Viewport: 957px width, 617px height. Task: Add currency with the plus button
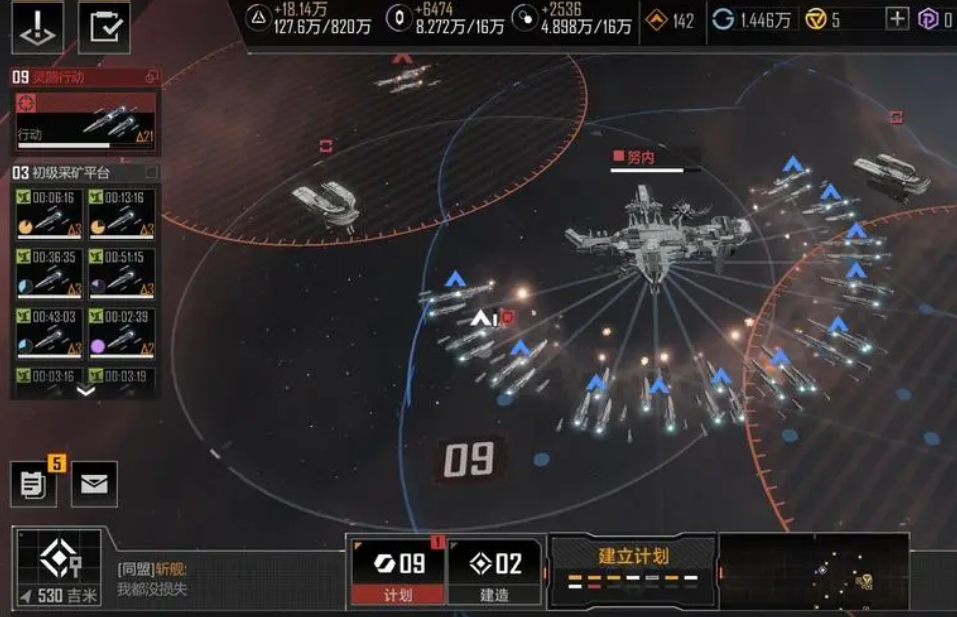pyautogui.click(x=897, y=19)
